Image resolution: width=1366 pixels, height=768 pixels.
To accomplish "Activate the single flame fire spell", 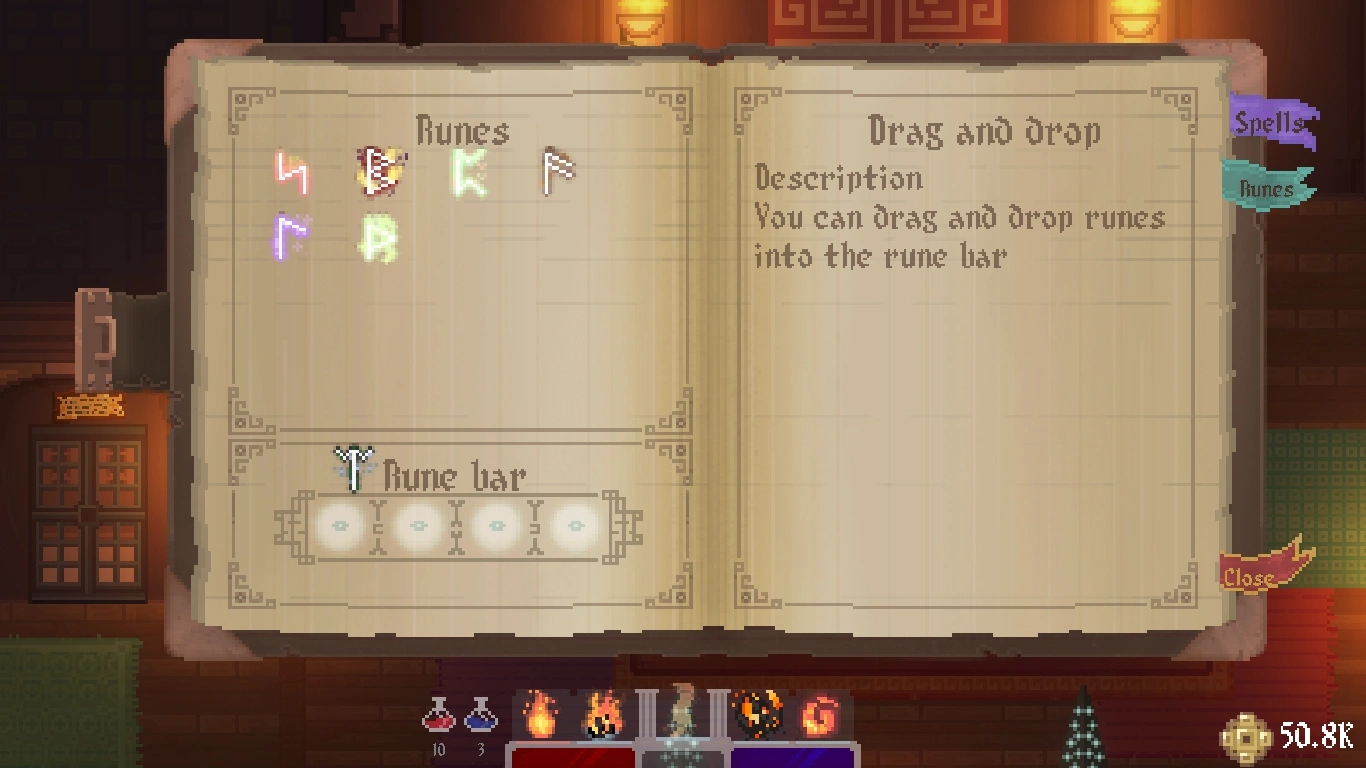I will click(x=541, y=715).
